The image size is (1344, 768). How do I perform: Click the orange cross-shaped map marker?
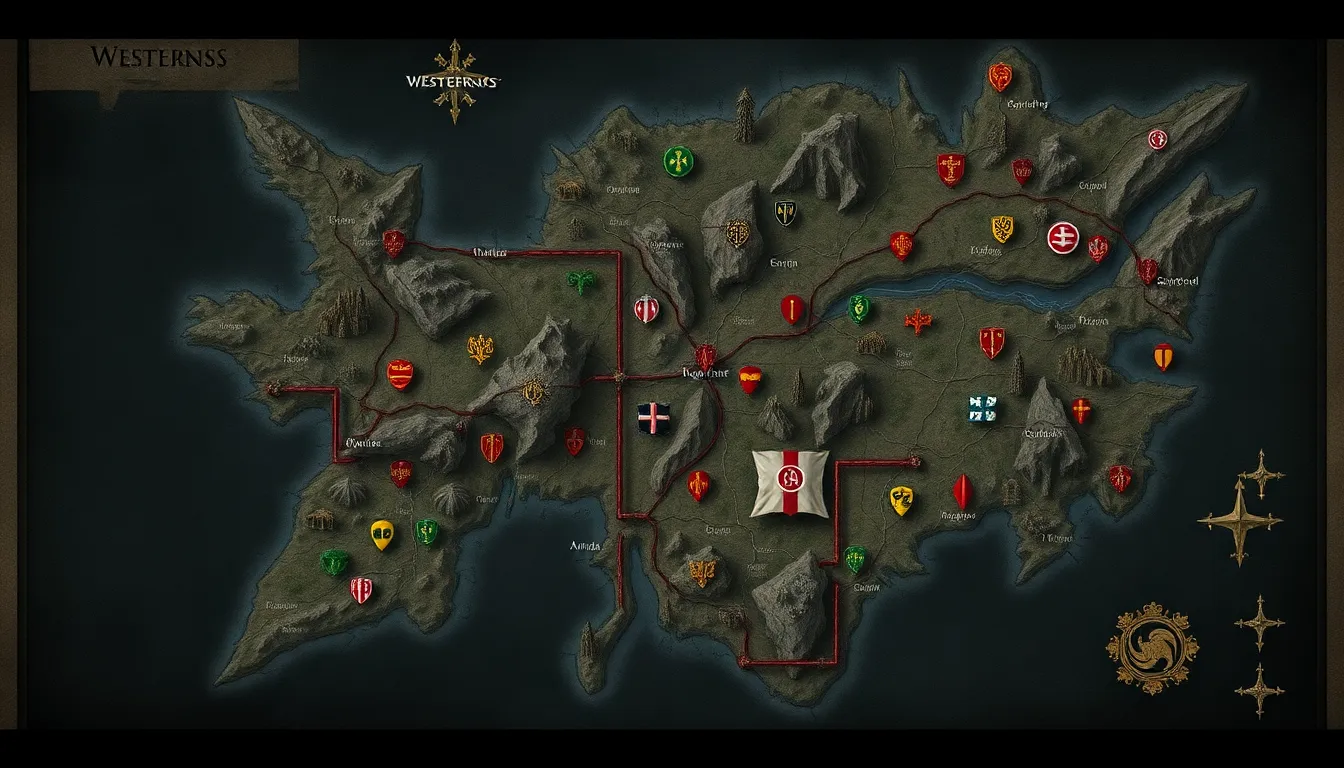917,321
